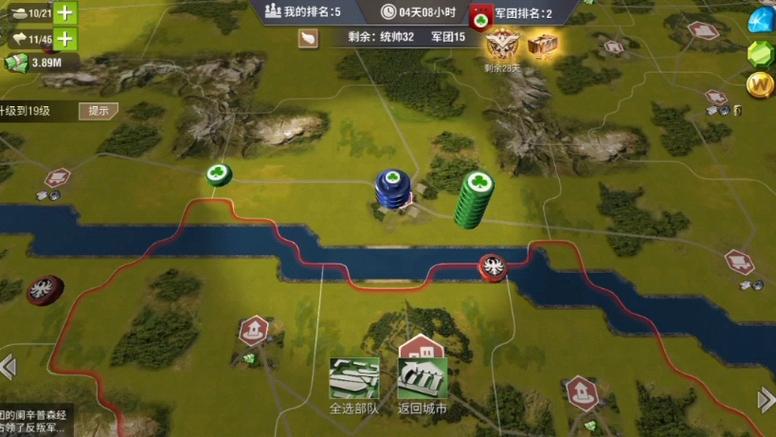Select the red eagle enemy token on river
Viewport: 776px width, 437px height.
pos(492,267)
